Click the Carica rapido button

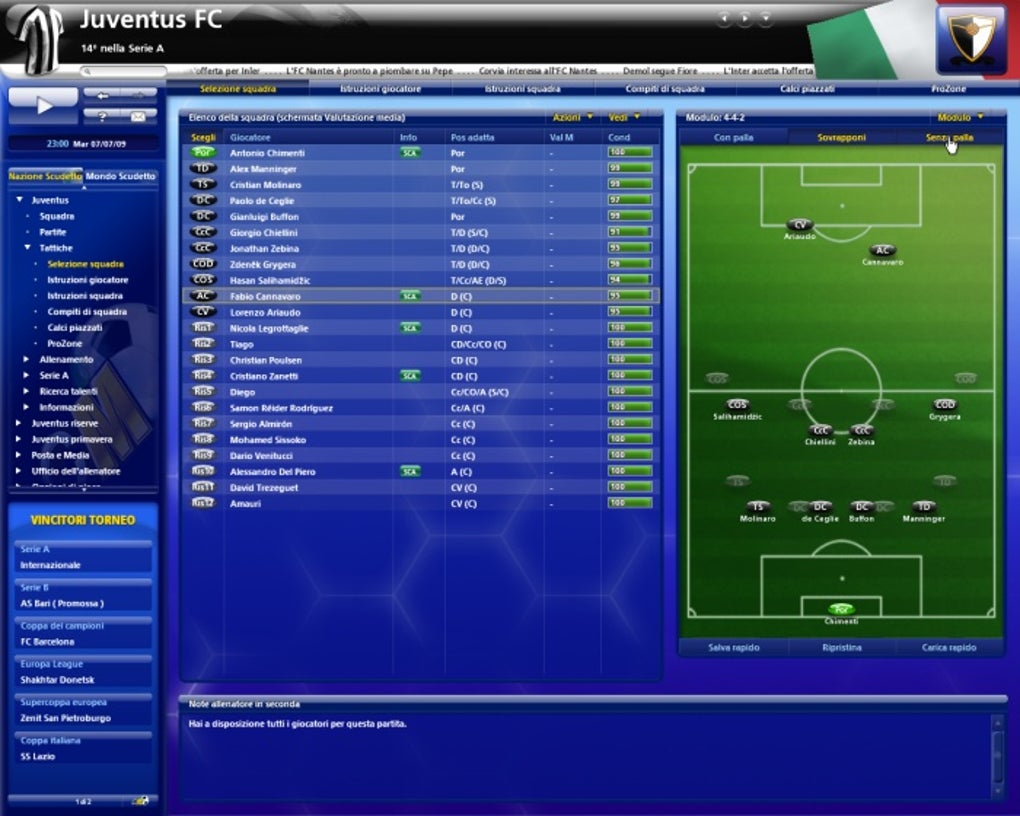pyautogui.click(x=949, y=648)
